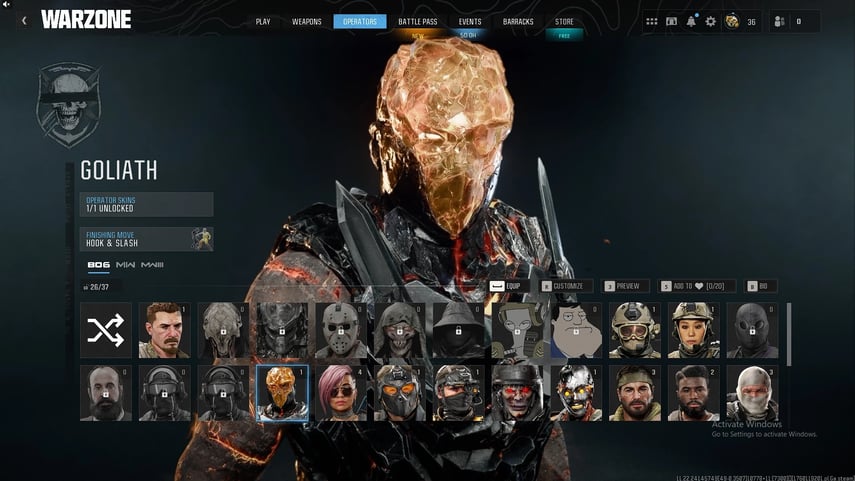Open the grid menu icon
Image resolution: width=855 pixels, height=481 pixels.
652,21
